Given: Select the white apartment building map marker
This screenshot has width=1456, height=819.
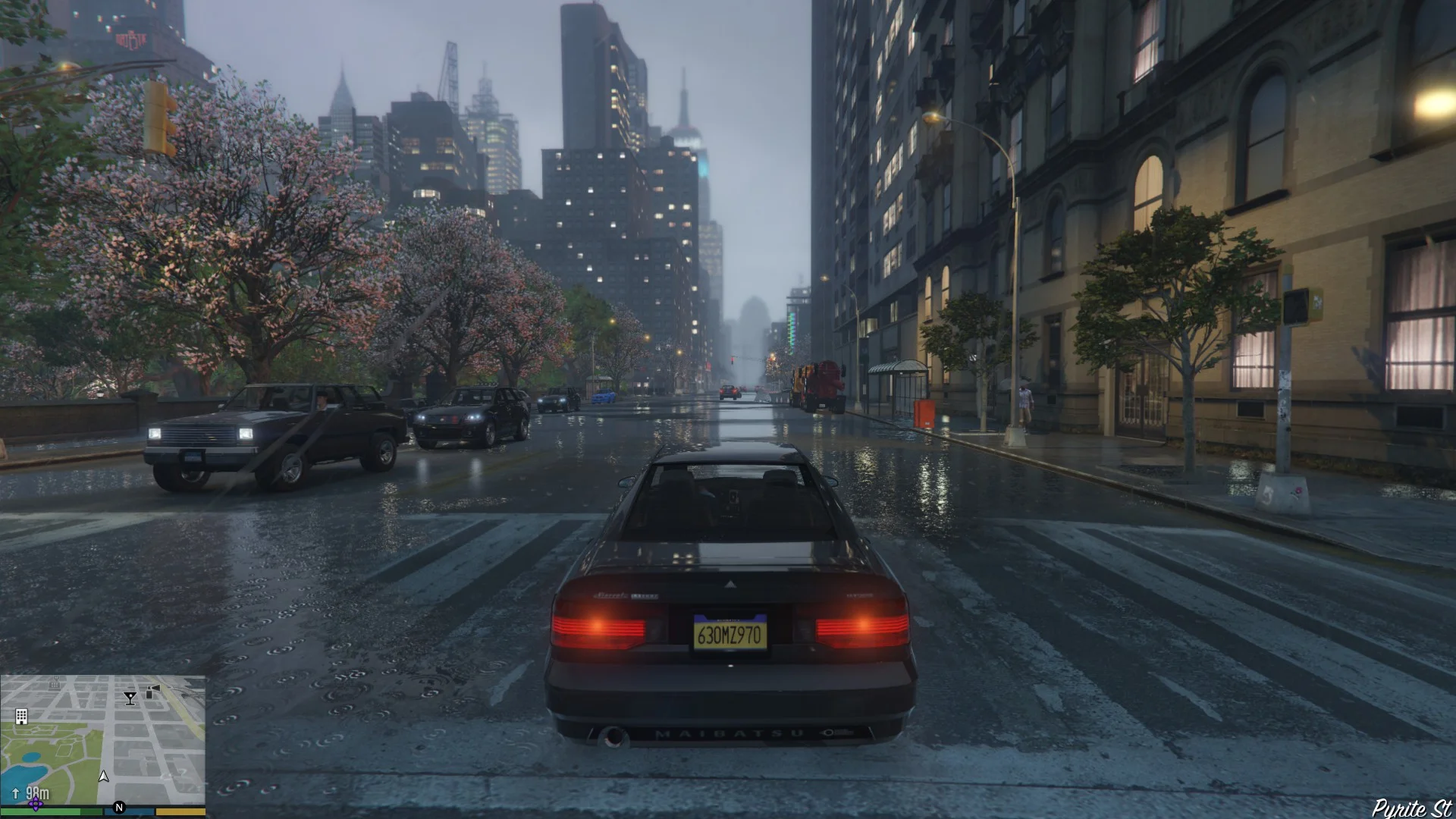Looking at the screenshot, I should point(21,717).
